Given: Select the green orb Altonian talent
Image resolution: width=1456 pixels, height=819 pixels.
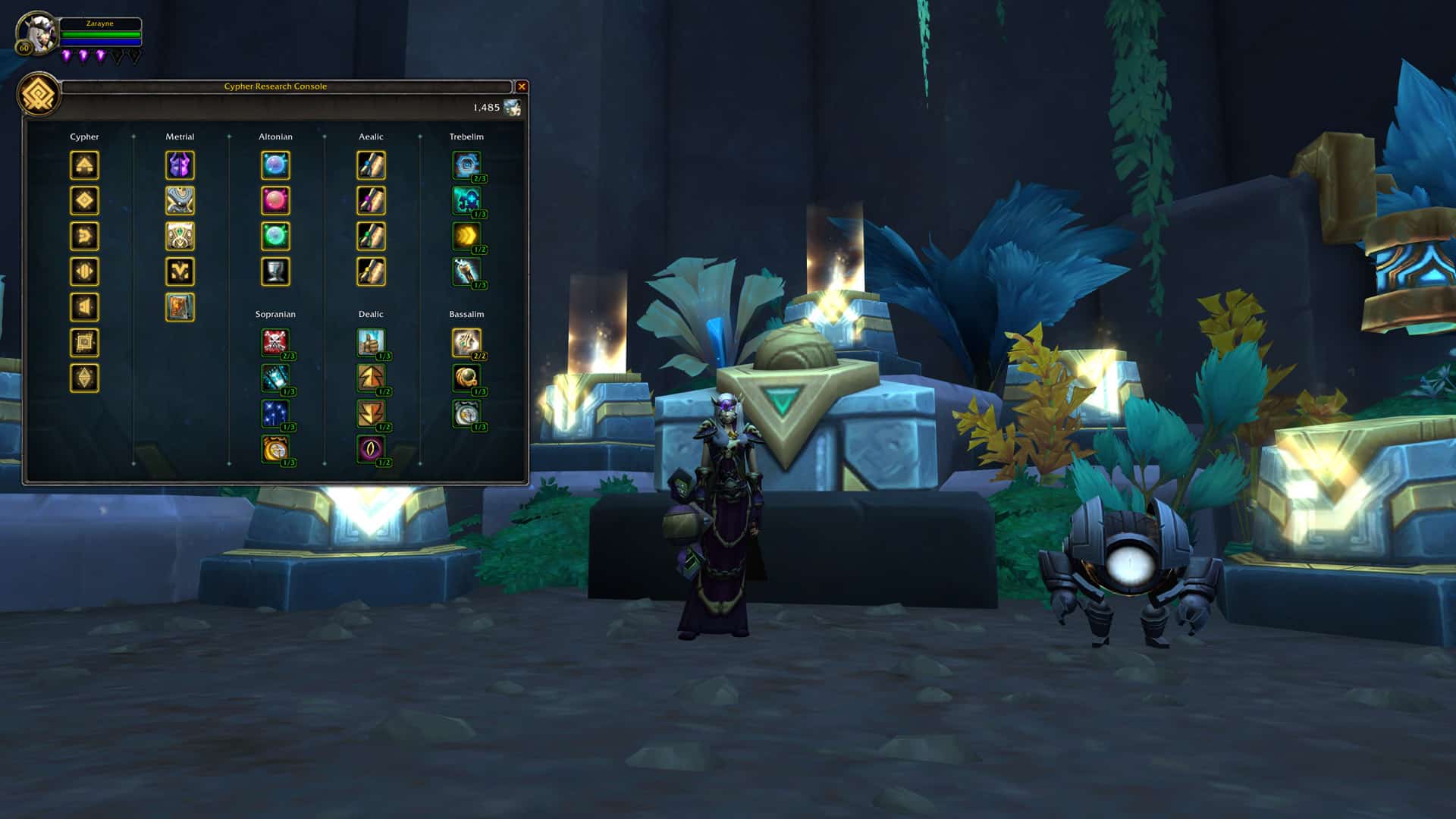Looking at the screenshot, I should click(x=275, y=236).
